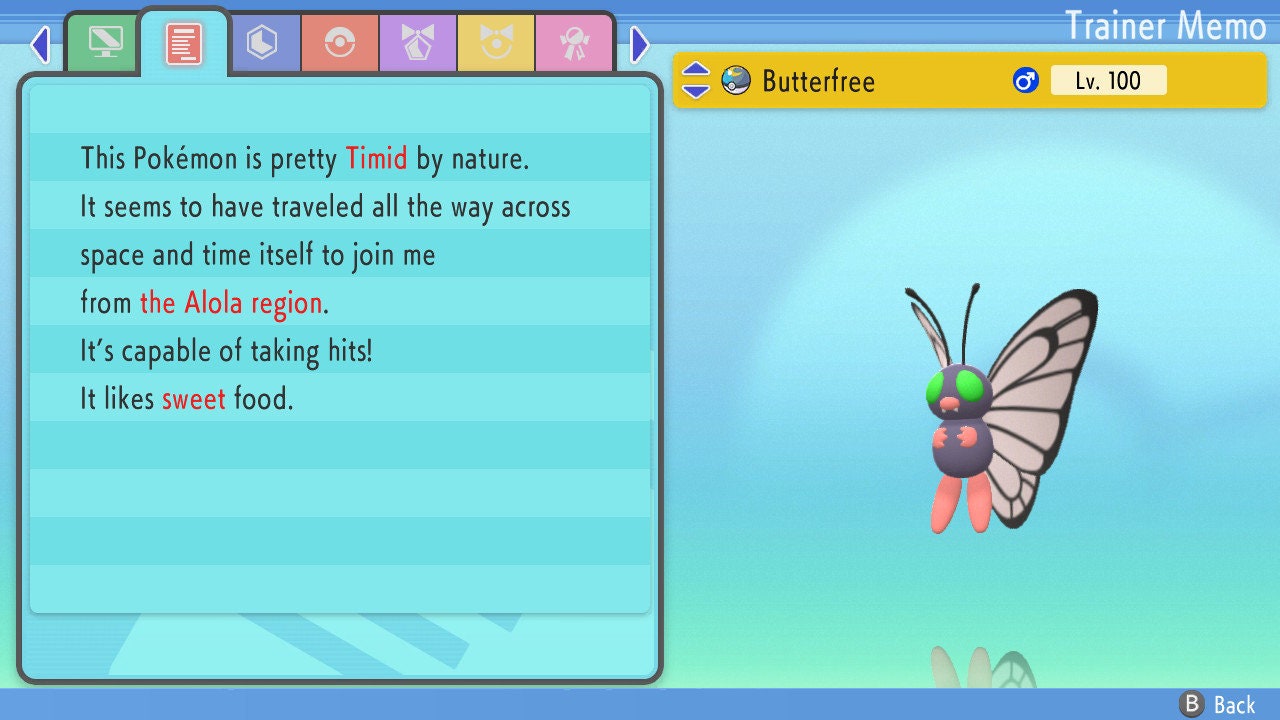Open the red Poké Ball moves tab

click(340, 43)
